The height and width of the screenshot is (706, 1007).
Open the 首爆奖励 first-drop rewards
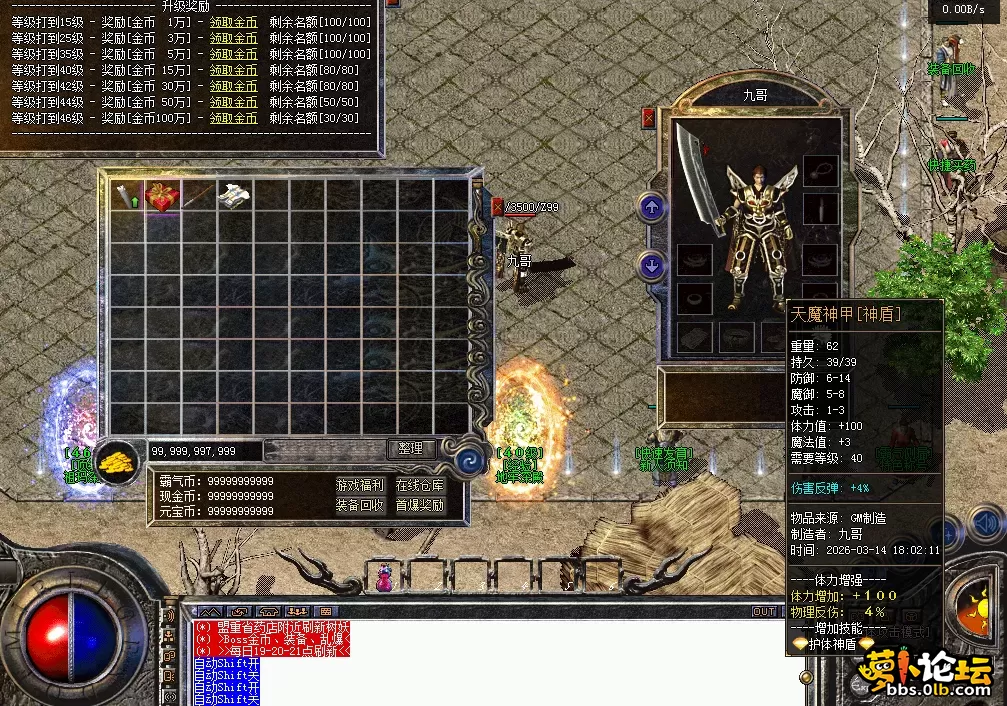(x=420, y=505)
